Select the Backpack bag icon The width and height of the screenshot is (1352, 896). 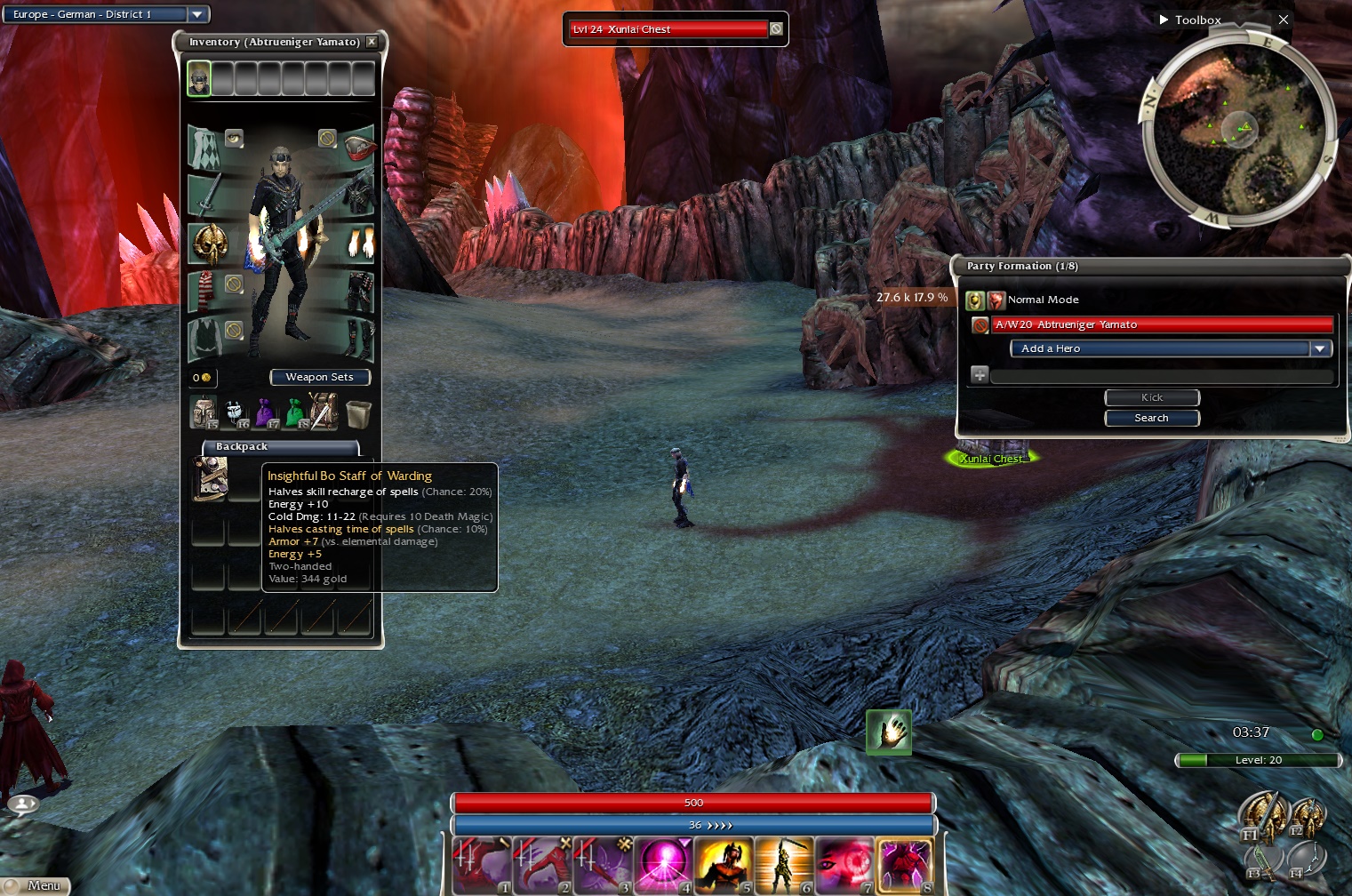pyautogui.click(x=204, y=412)
